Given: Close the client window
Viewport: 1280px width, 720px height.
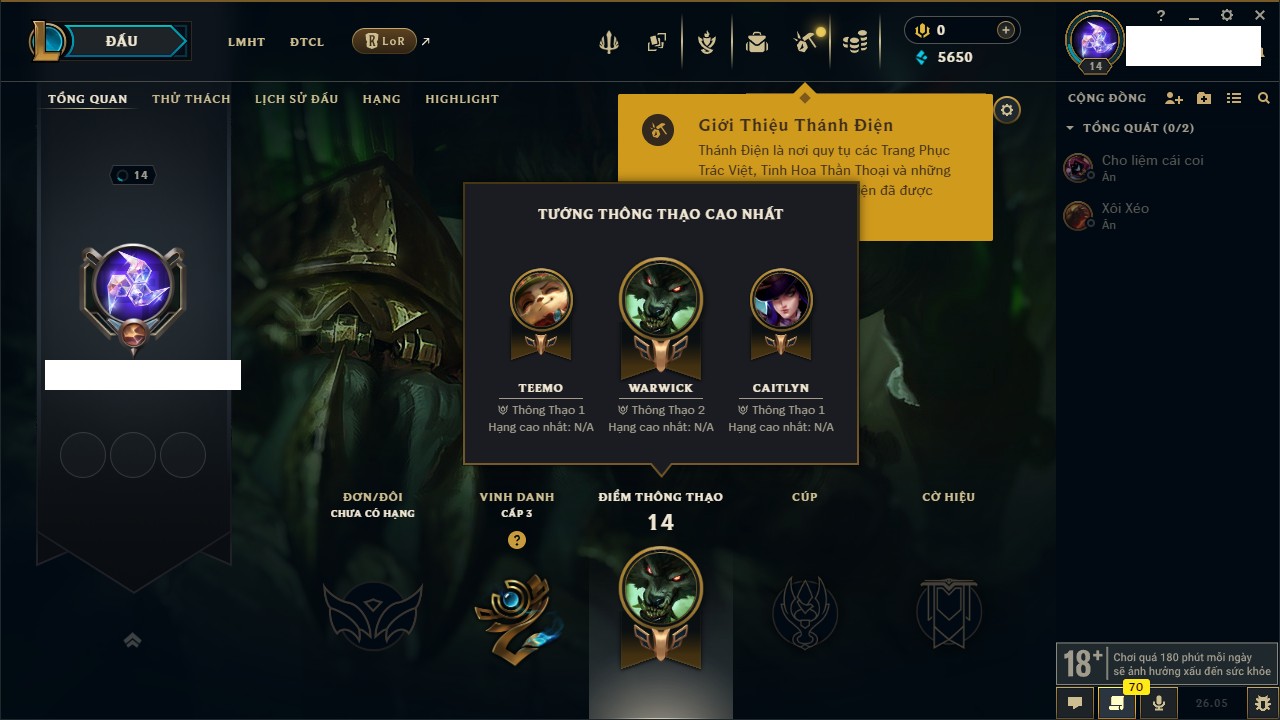Looking at the screenshot, I should 1260,15.
